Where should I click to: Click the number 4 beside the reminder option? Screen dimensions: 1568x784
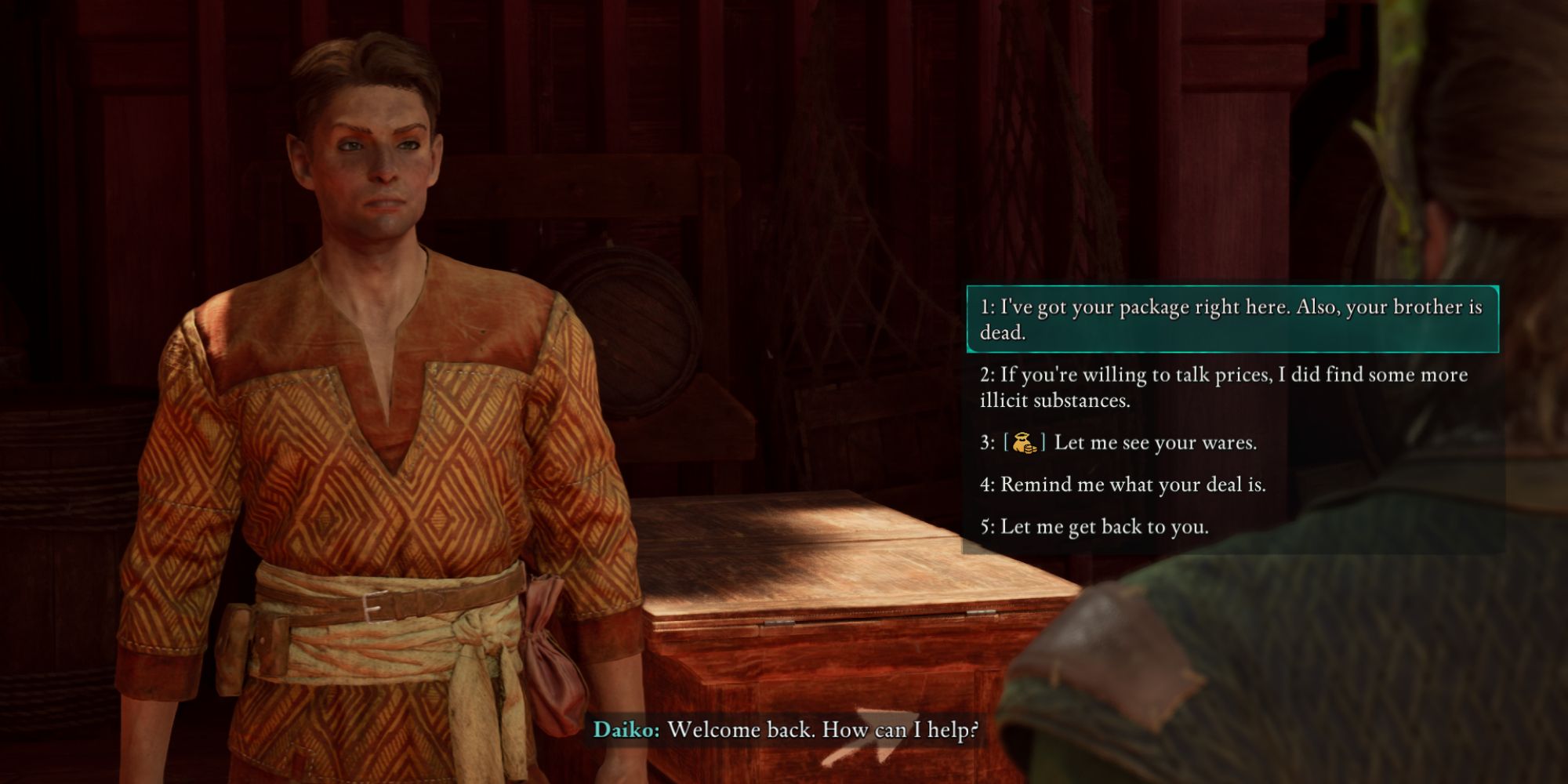point(986,485)
